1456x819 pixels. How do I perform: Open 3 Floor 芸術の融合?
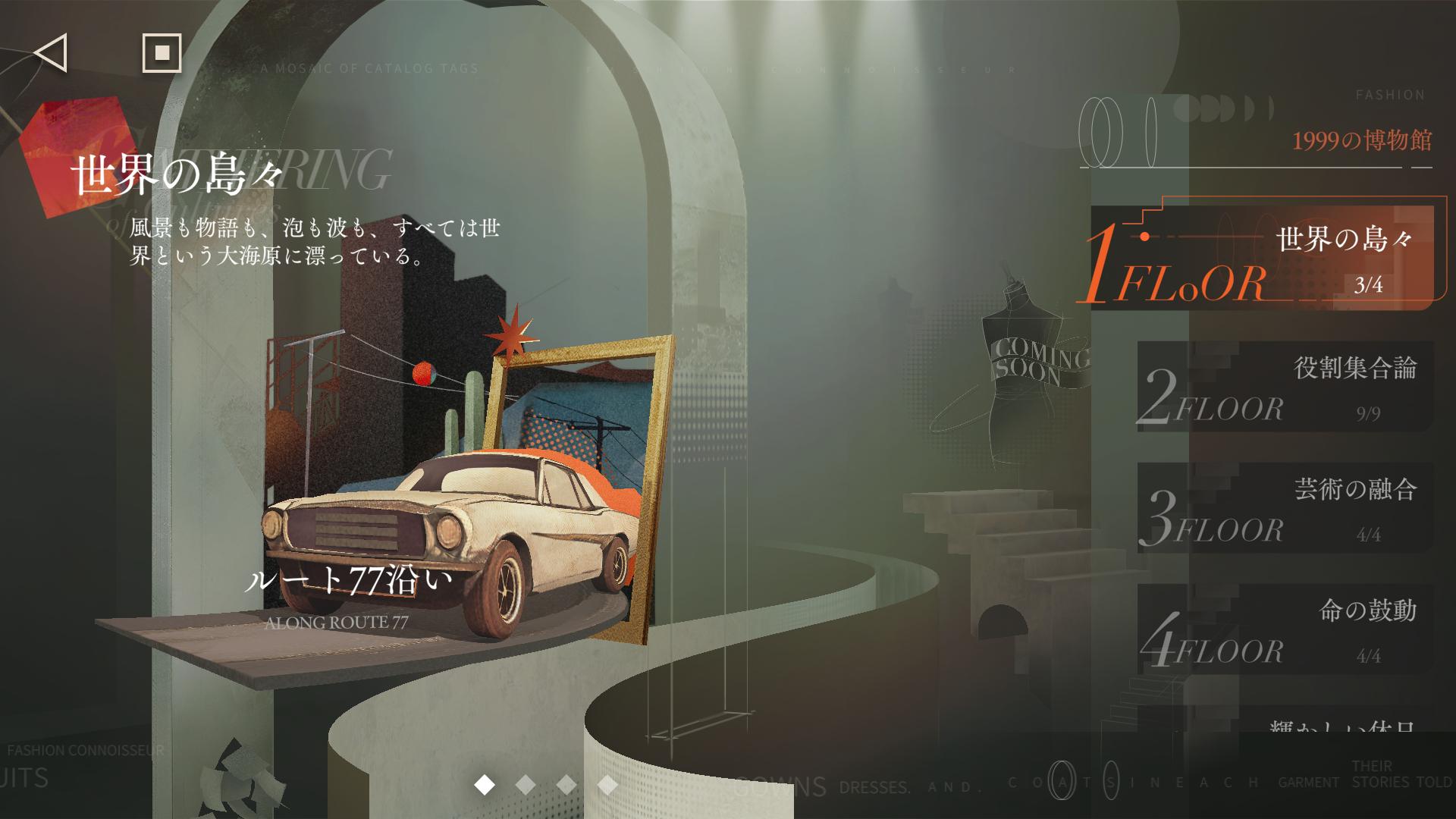[x=1285, y=508]
